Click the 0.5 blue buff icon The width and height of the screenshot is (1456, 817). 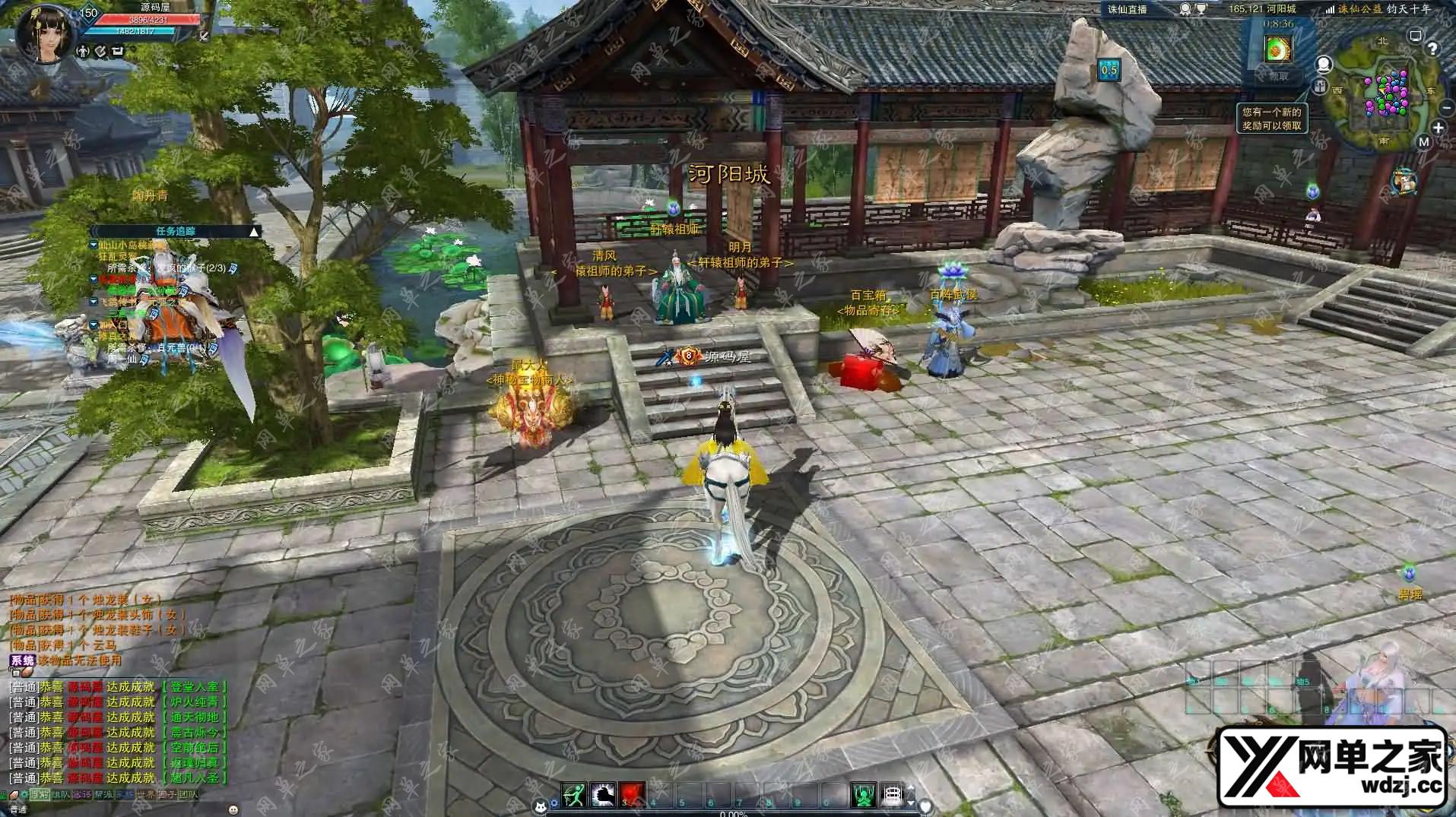coord(1109,71)
